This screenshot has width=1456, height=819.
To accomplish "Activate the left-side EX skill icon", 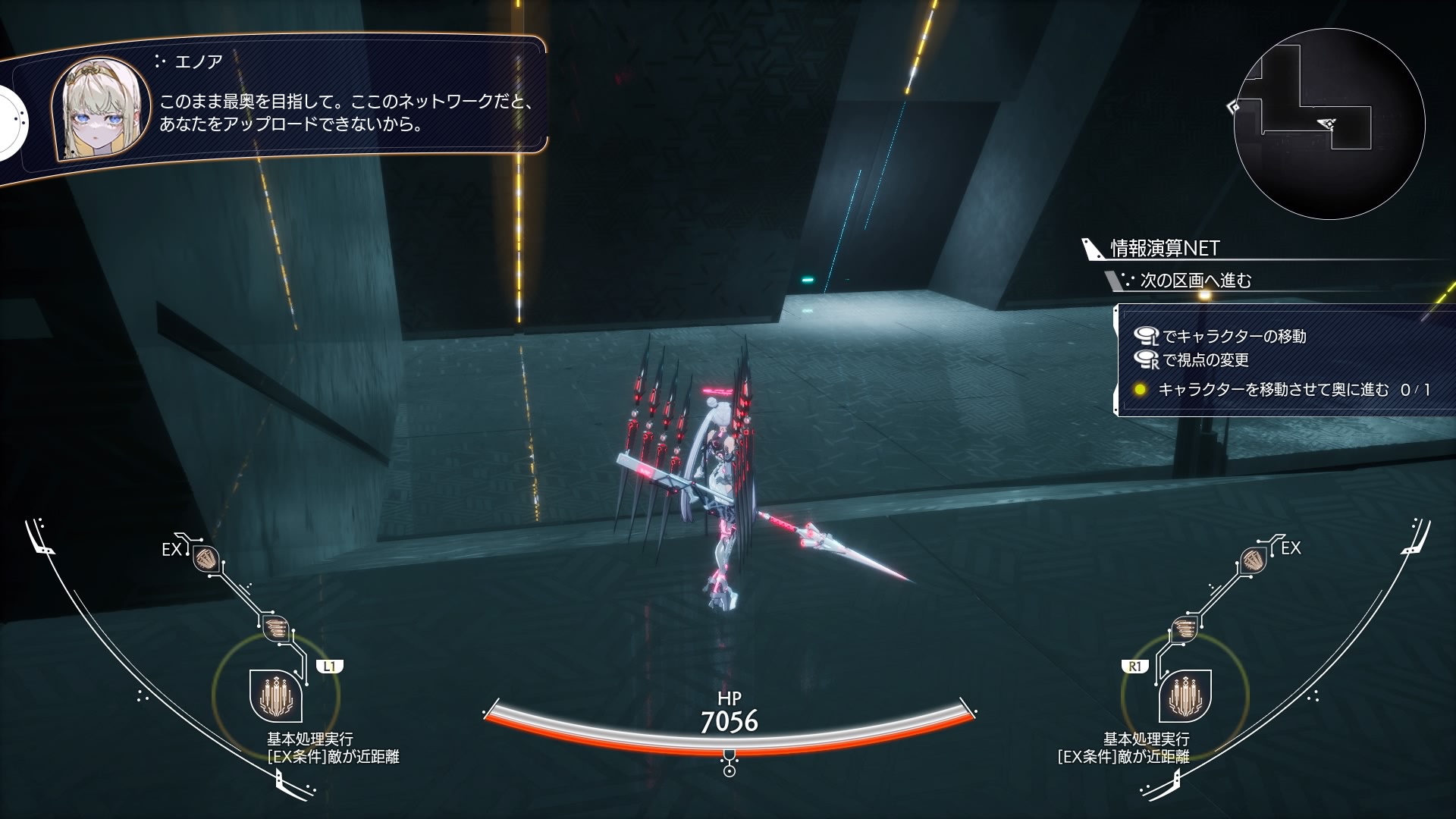I will pos(206,559).
